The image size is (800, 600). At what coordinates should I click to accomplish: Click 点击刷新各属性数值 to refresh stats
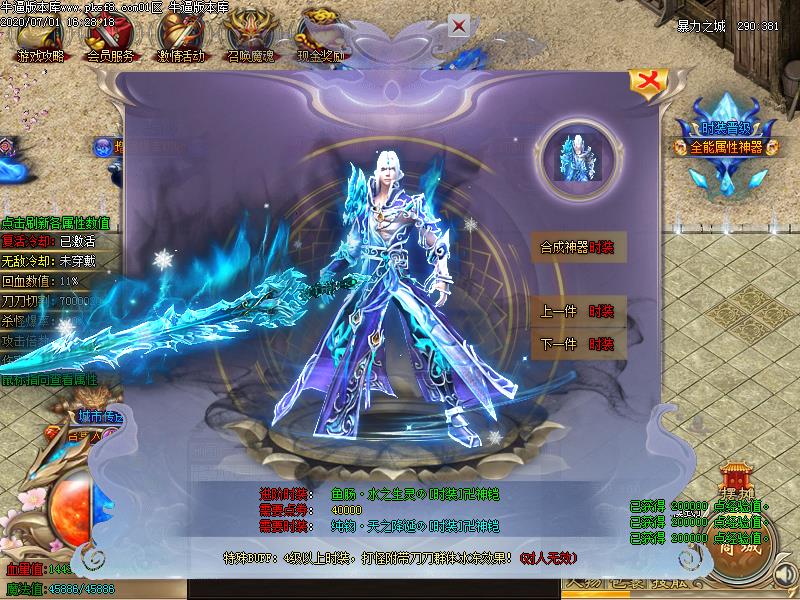coord(56,224)
